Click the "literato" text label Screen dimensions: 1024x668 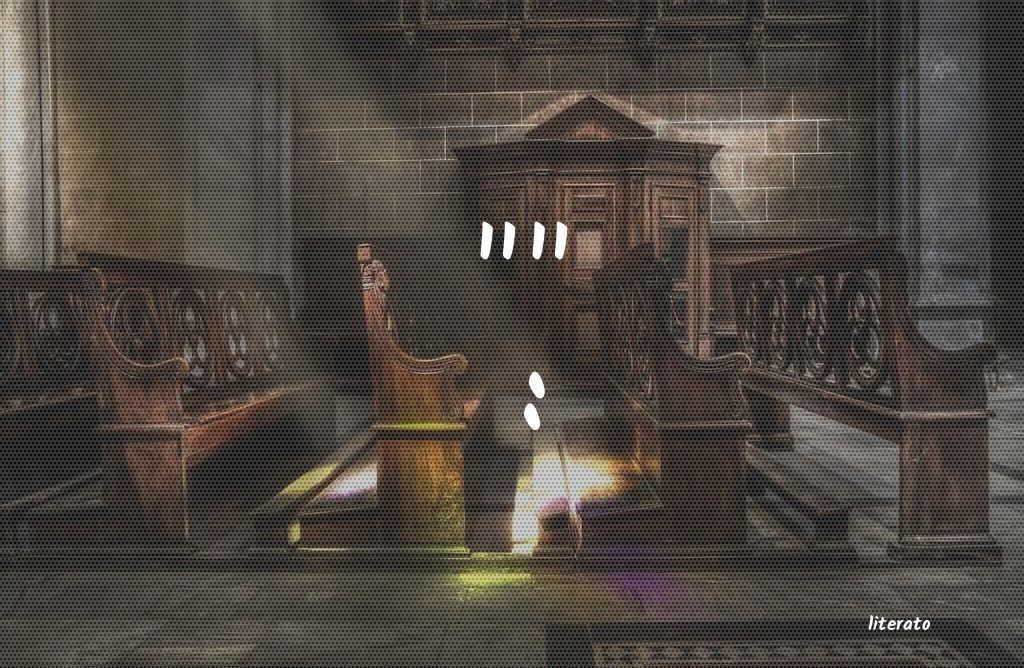click(x=899, y=624)
